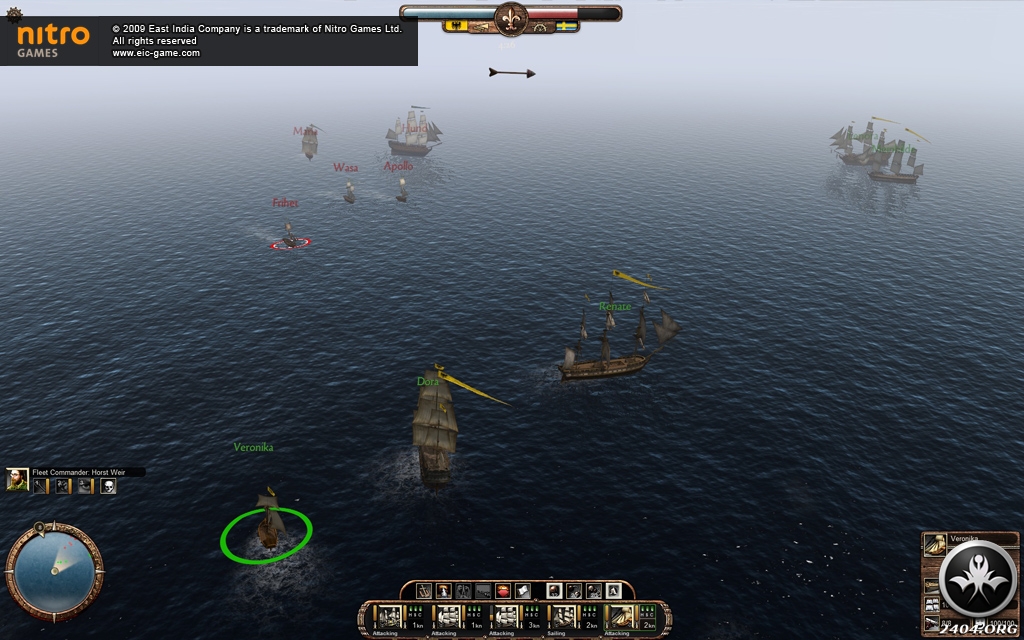The image size is (1024, 640).
Task: Activate the anchor command icon
Action: (x=424, y=591)
